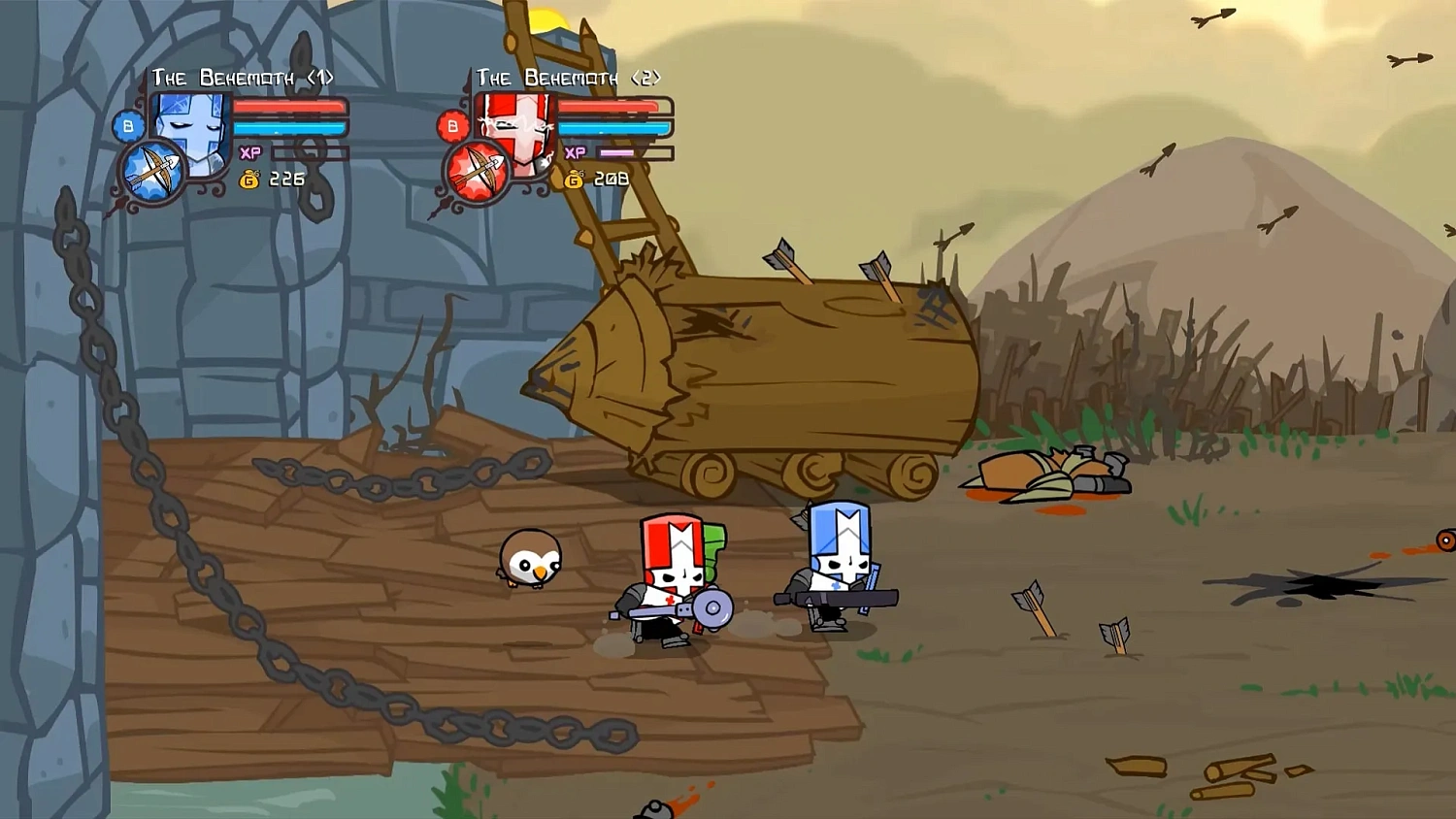Screen dimensions: 1456x819
Task: Click the blue knight's portrait frame
Action: tap(191, 131)
